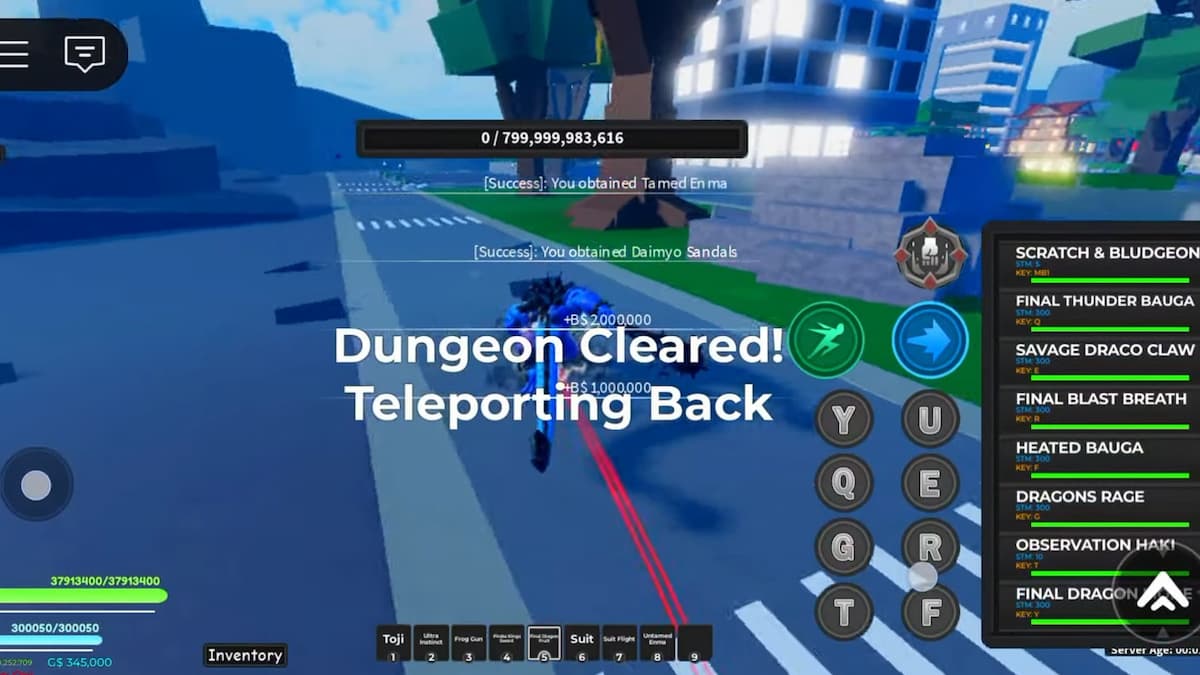The height and width of the screenshot is (675, 1200).
Task: Equip Untamed Enma from the hotbar
Action: point(657,643)
